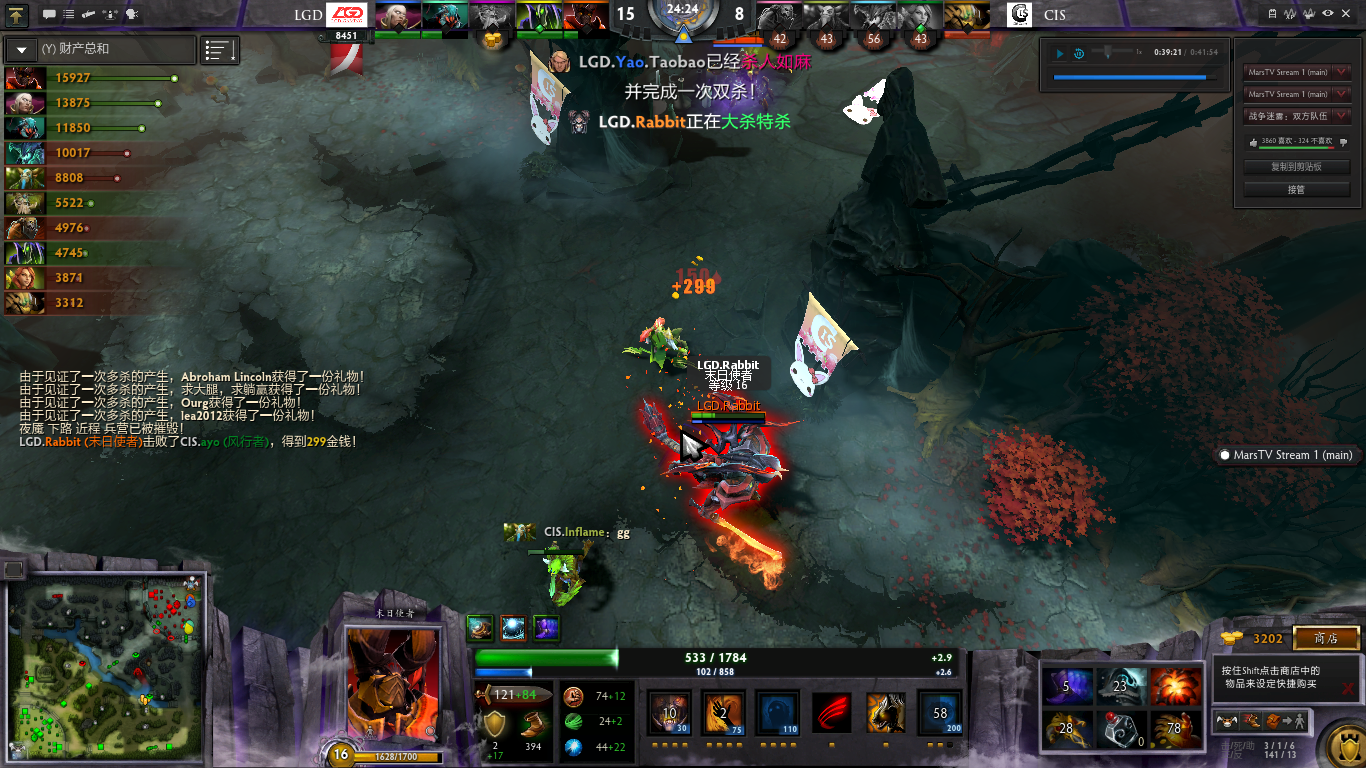Play the replay with the play button
Screen dimensions: 1366x768
pyautogui.click(x=1060, y=53)
